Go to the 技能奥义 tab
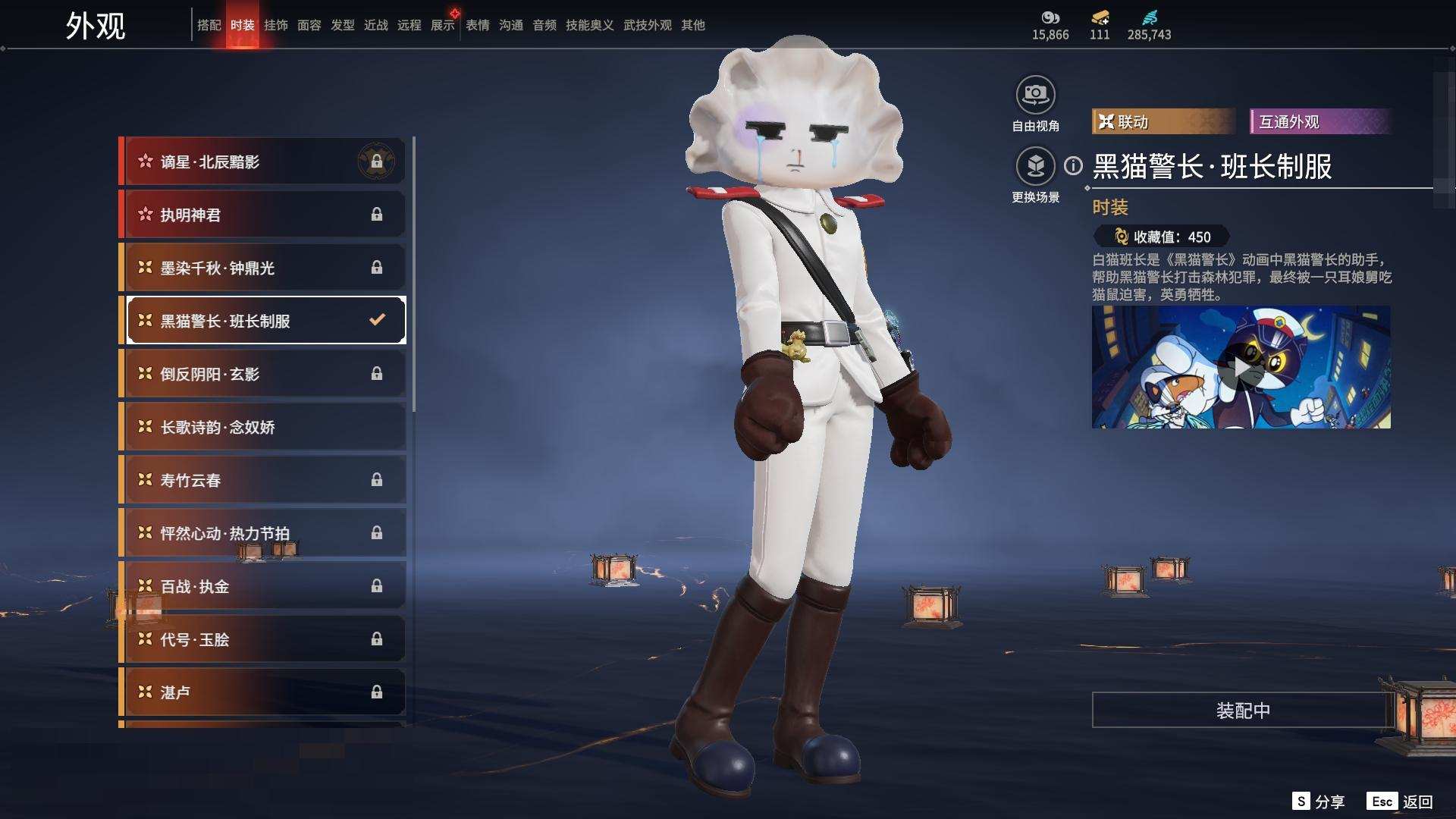This screenshot has width=1456, height=819. point(589,25)
